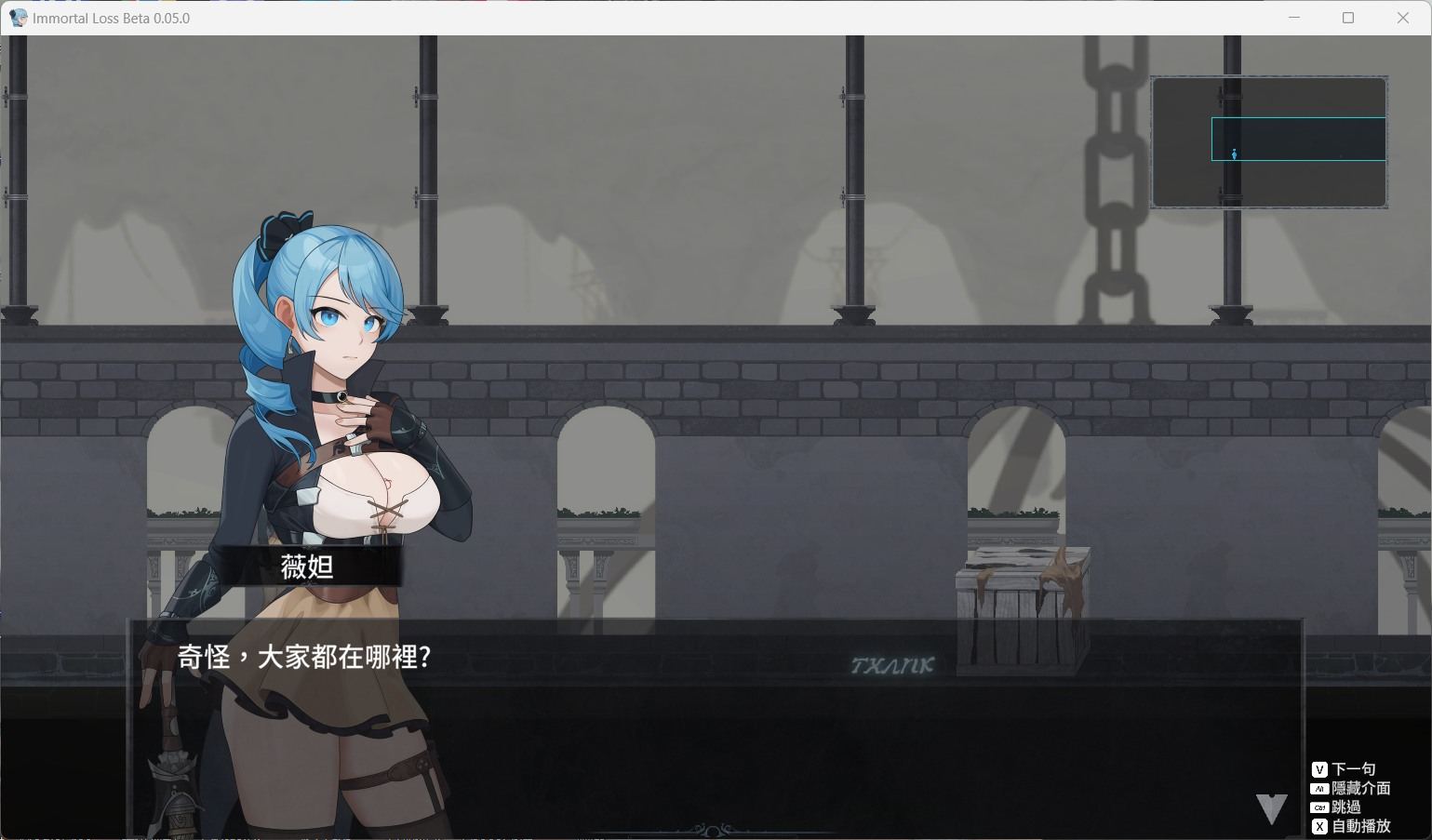Select the 薇妲 character name plate

click(x=307, y=567)
